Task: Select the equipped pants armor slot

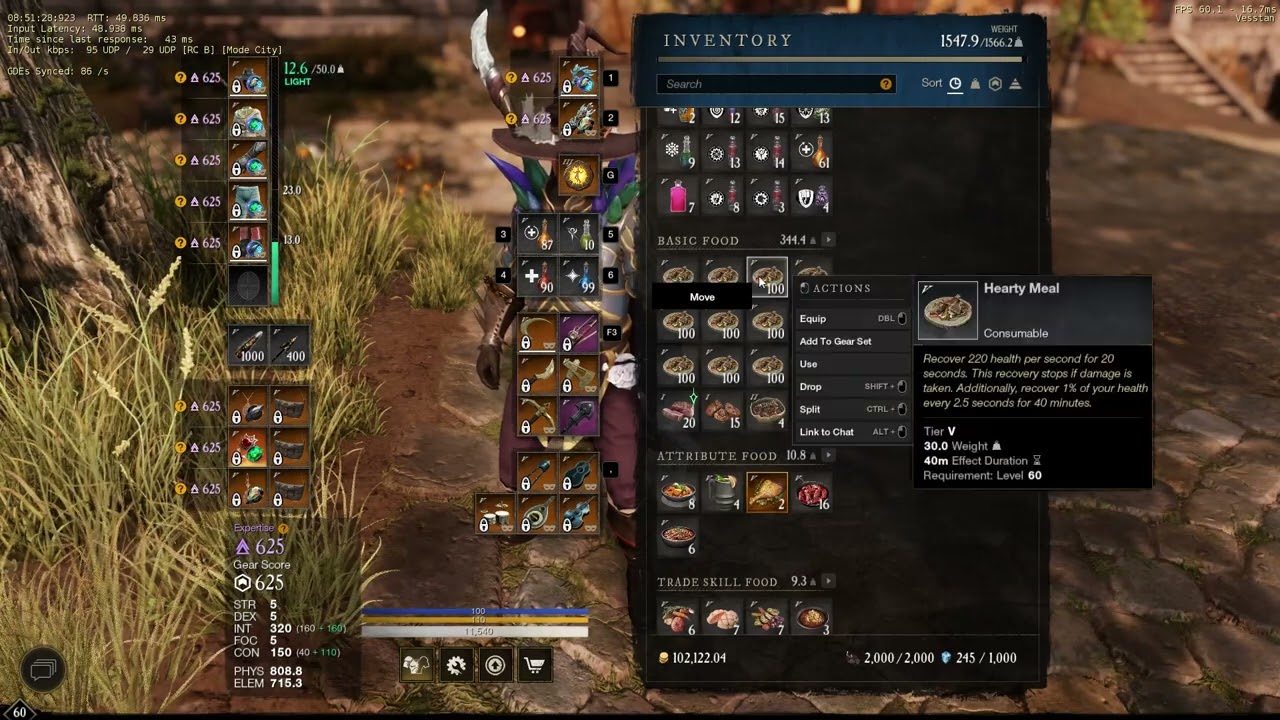Action: coord(248,200)
